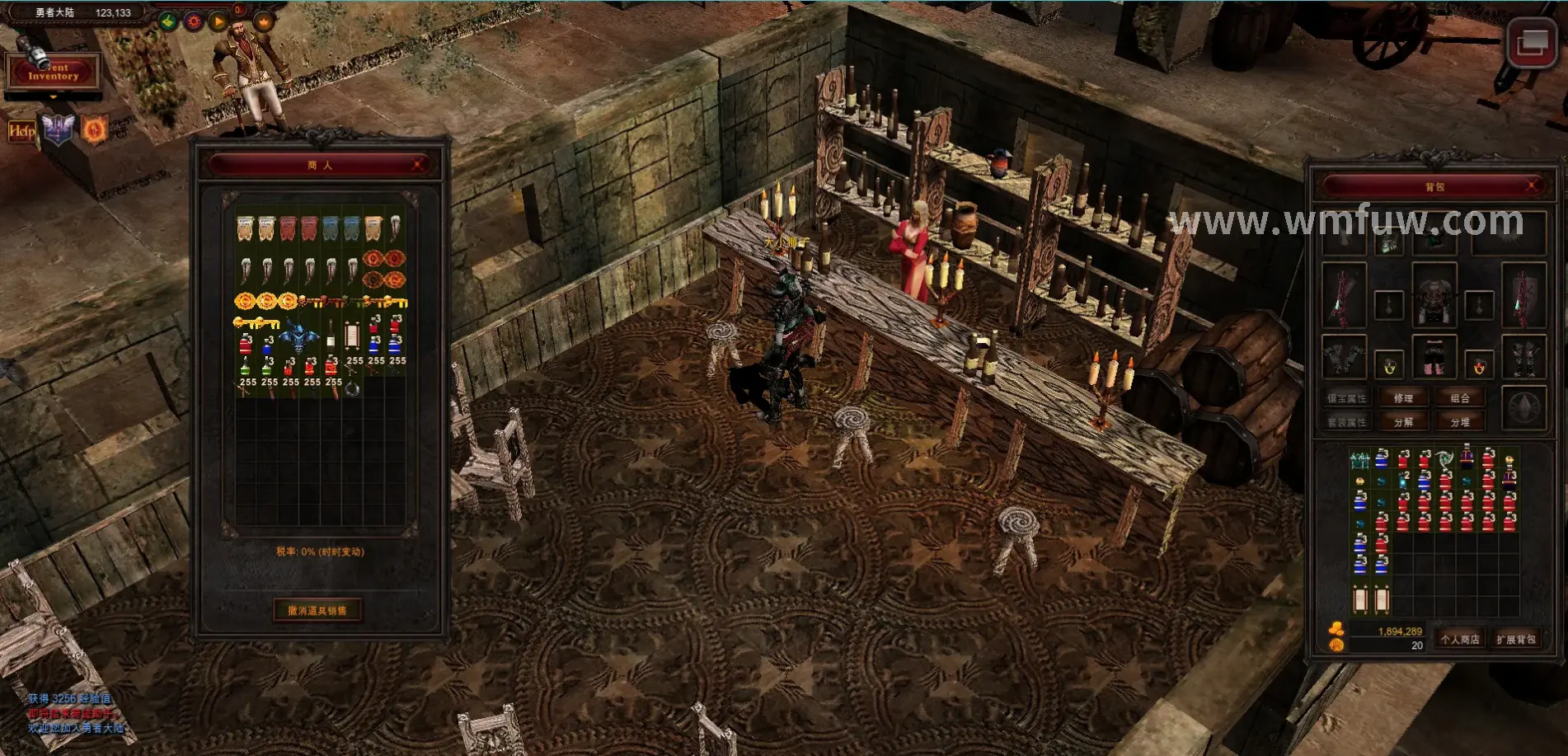Click the 修理 repair button

(x=1403, y=398)
